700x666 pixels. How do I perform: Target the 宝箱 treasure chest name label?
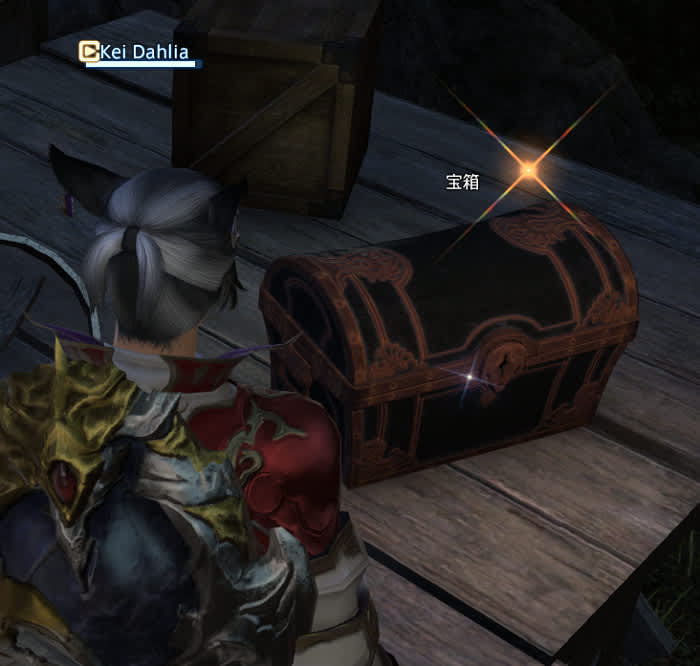pyautogui.click(x=461, y=182)
